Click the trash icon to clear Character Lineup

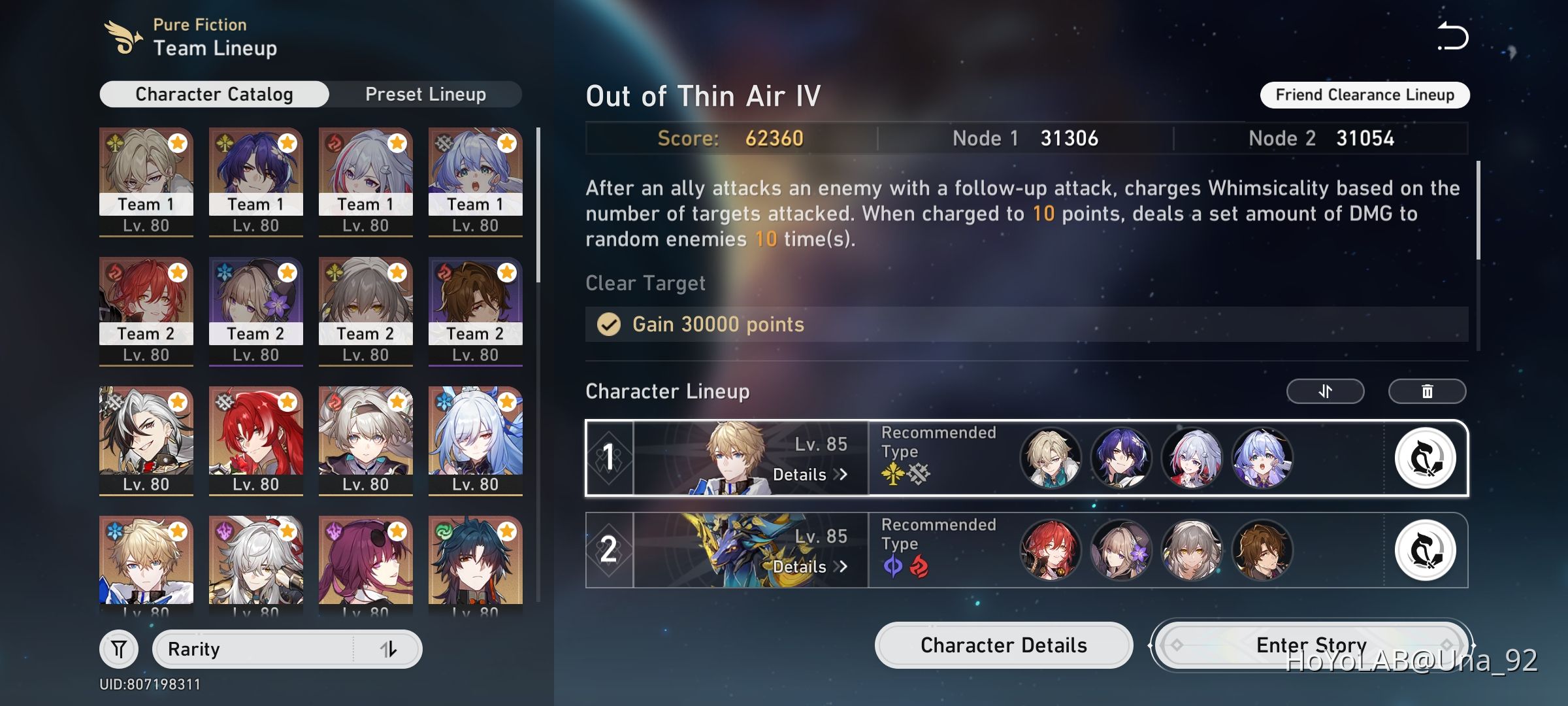tap(1427, 391)
